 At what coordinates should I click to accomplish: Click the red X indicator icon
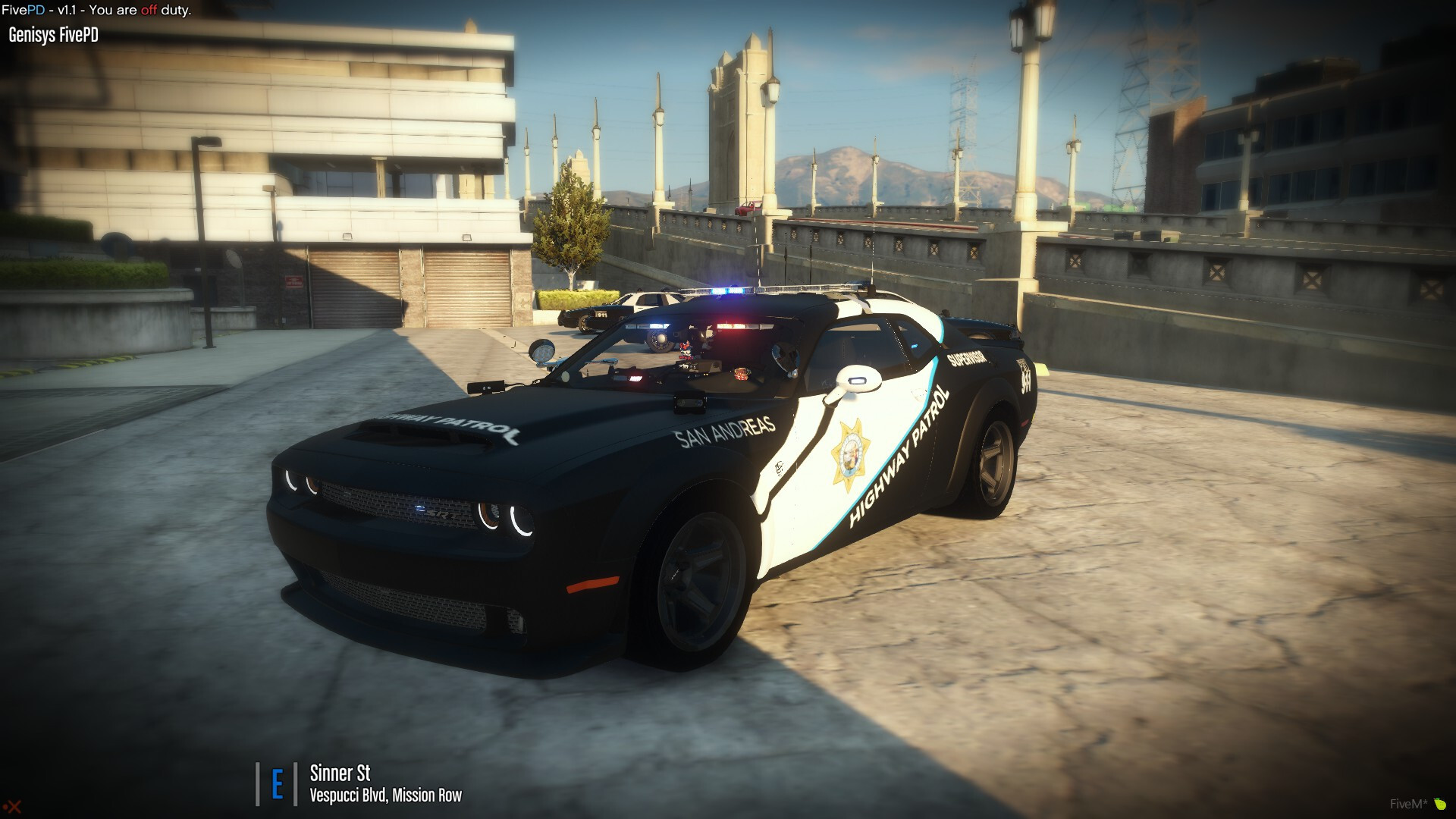13,807
